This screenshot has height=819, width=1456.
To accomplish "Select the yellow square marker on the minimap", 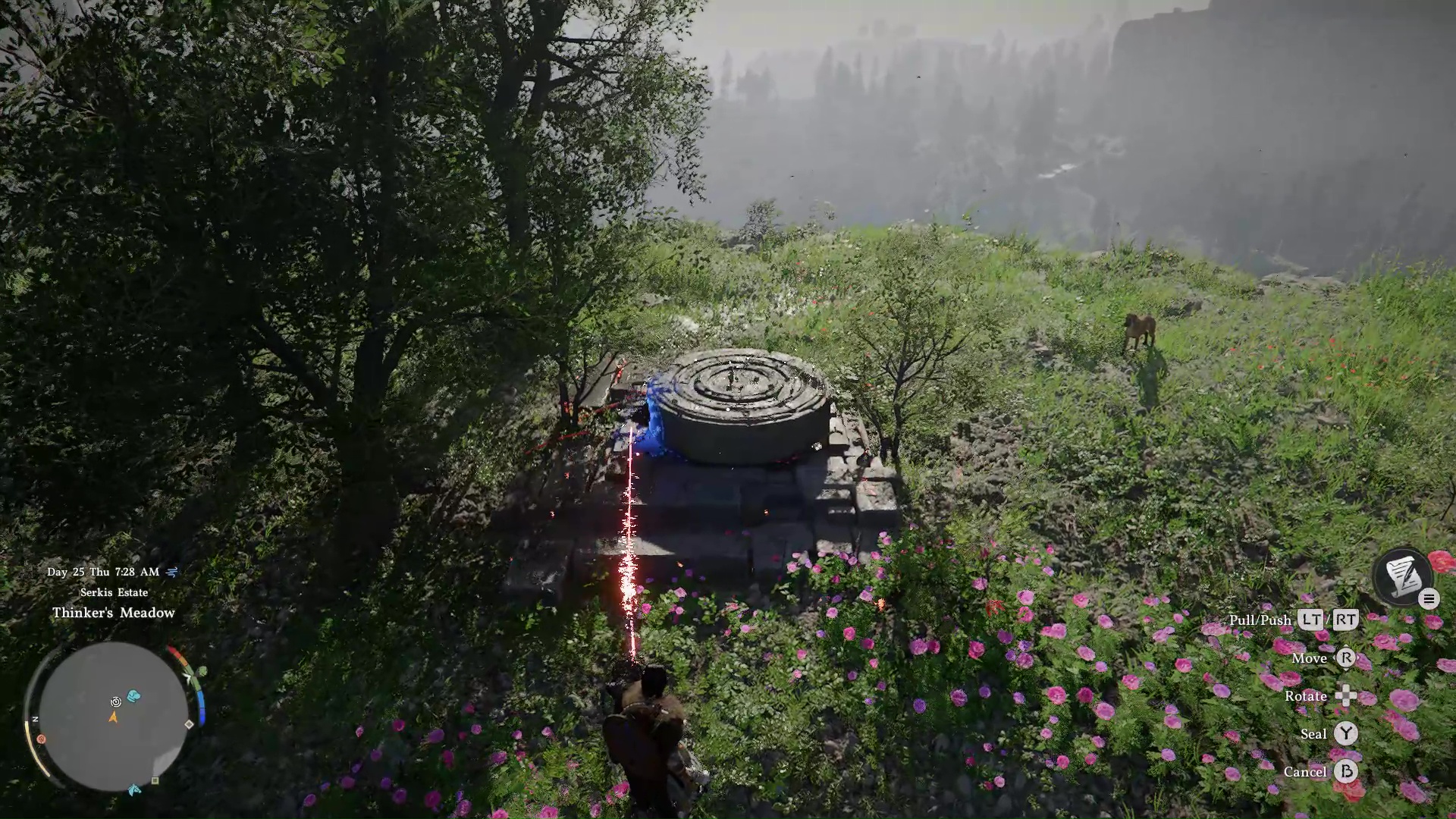I will pos(155,780).
